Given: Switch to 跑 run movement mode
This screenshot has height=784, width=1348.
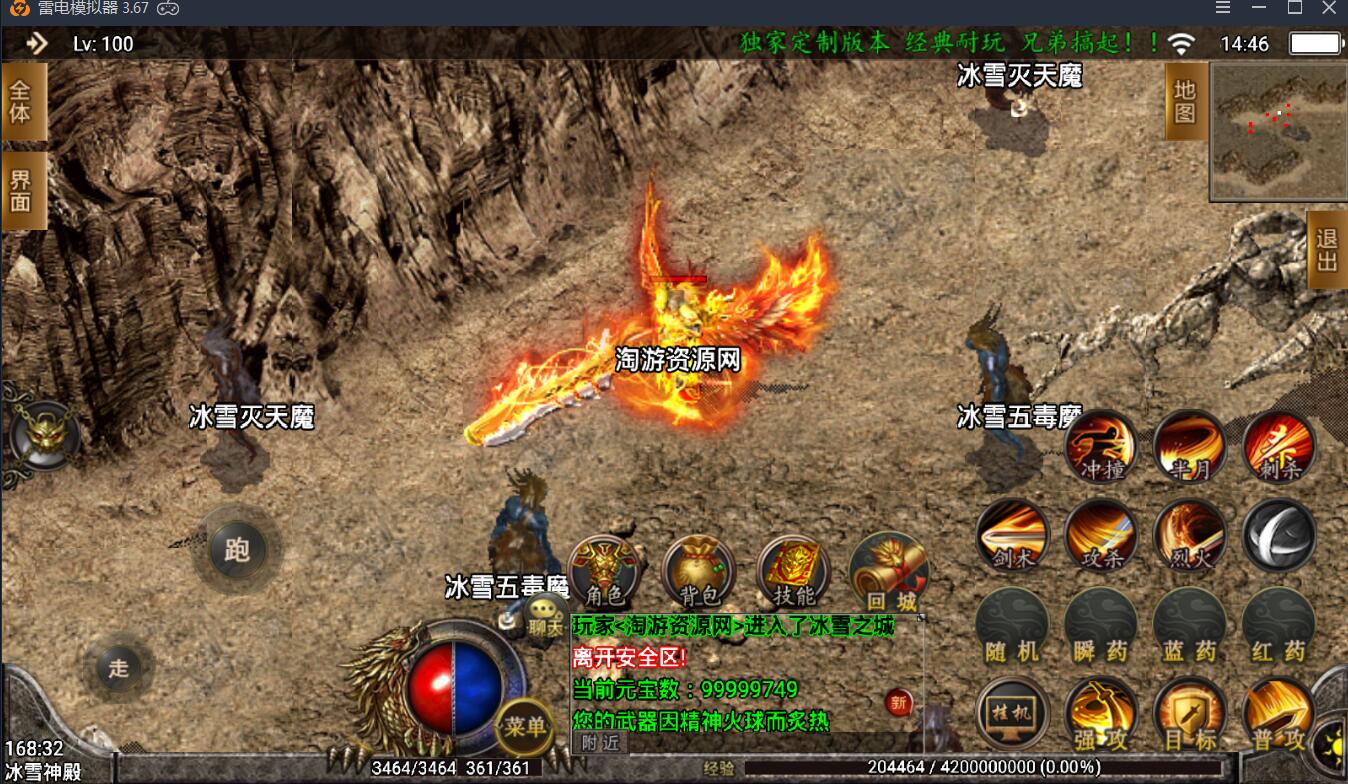Looking at the screenshot, I should 237,549.
